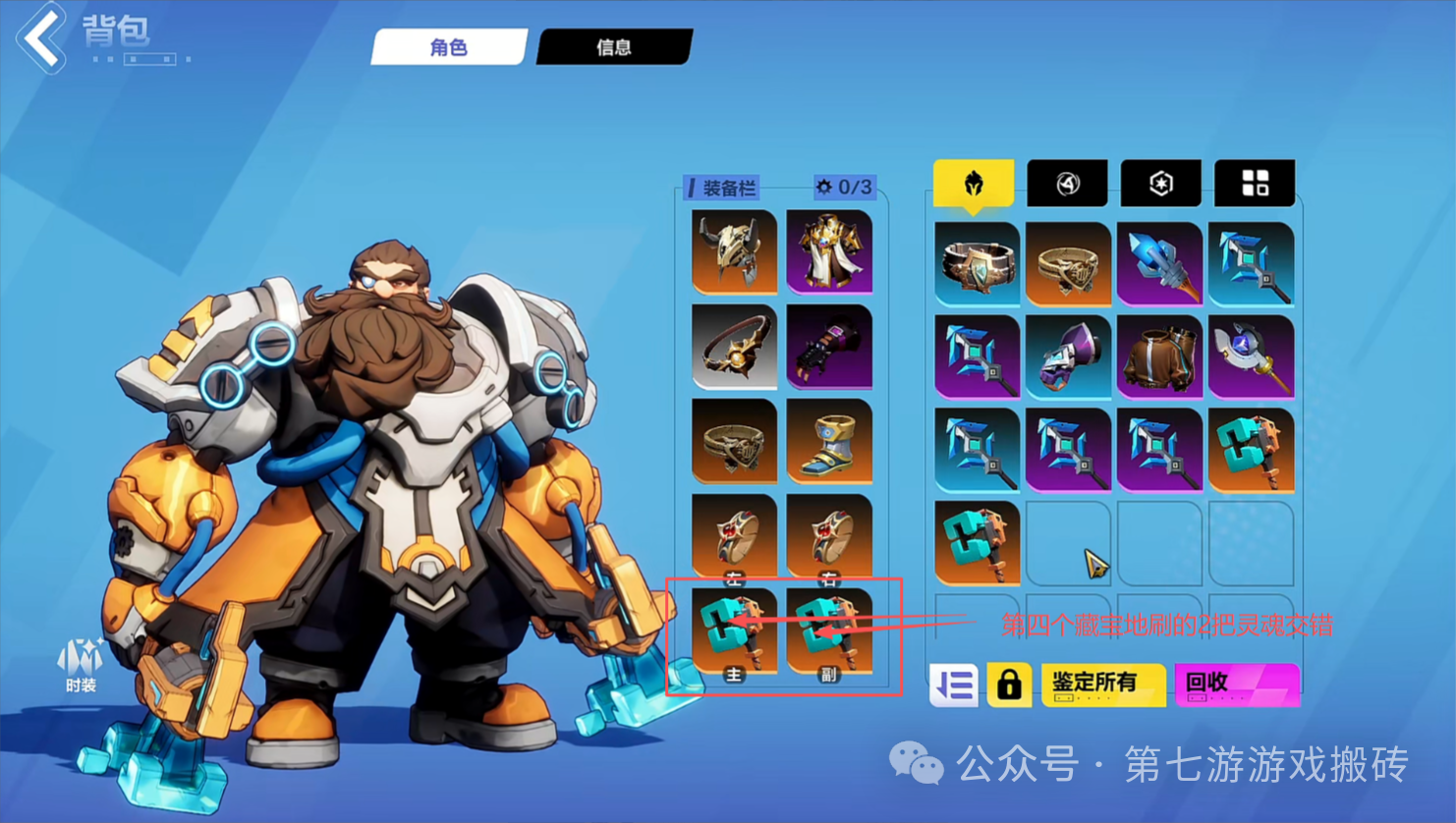Viewport: 1456px width, 823px height.
Task: Switch to the four-squares grid inventory tab
Action: [x=1255, y=184]
